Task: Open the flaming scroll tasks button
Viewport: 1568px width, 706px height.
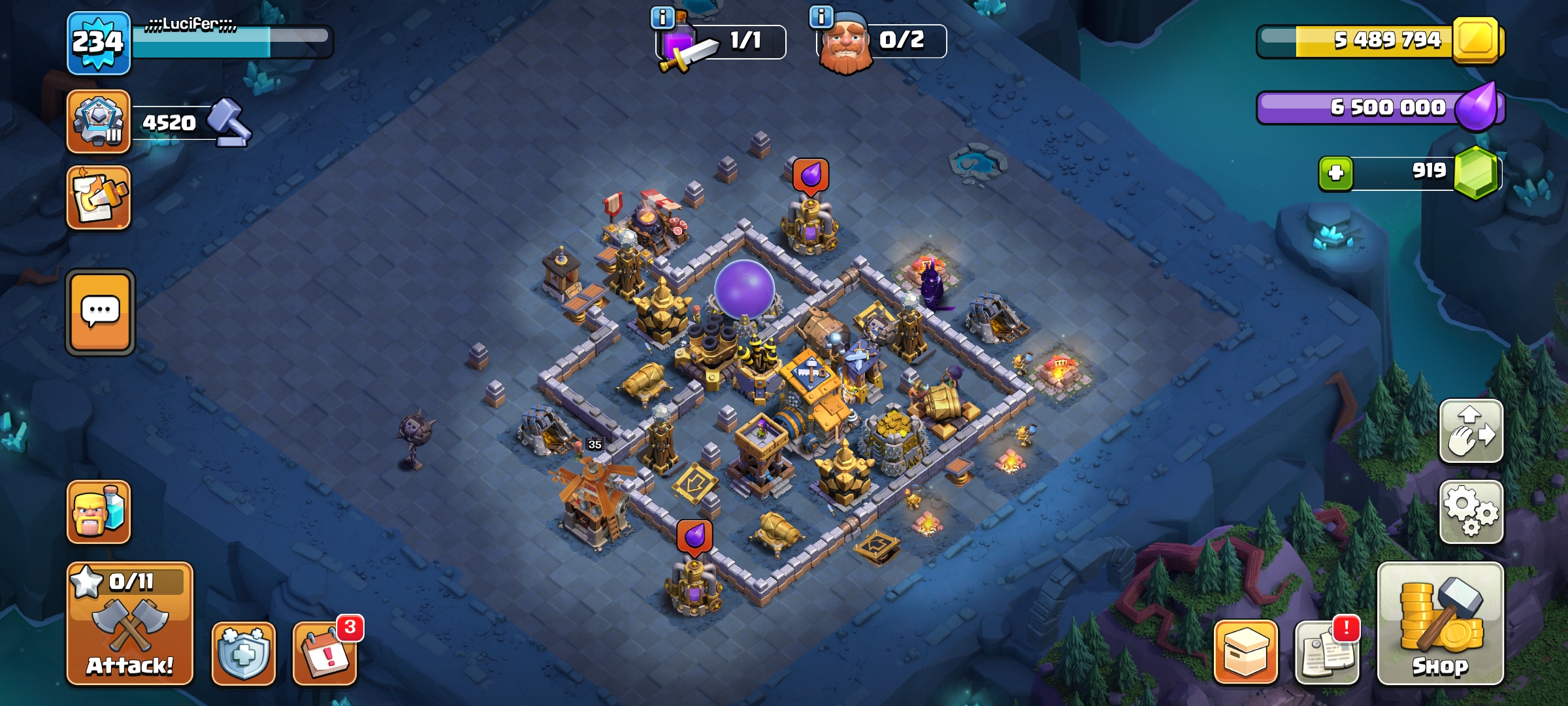Action: pyautogui.click(x=98, y=198)
